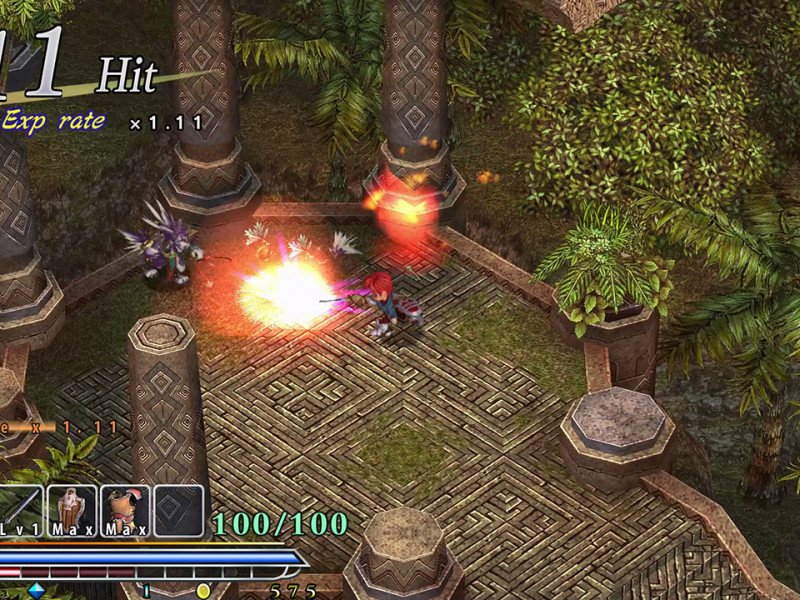Select the empty accessory slot

click(178, 510)
